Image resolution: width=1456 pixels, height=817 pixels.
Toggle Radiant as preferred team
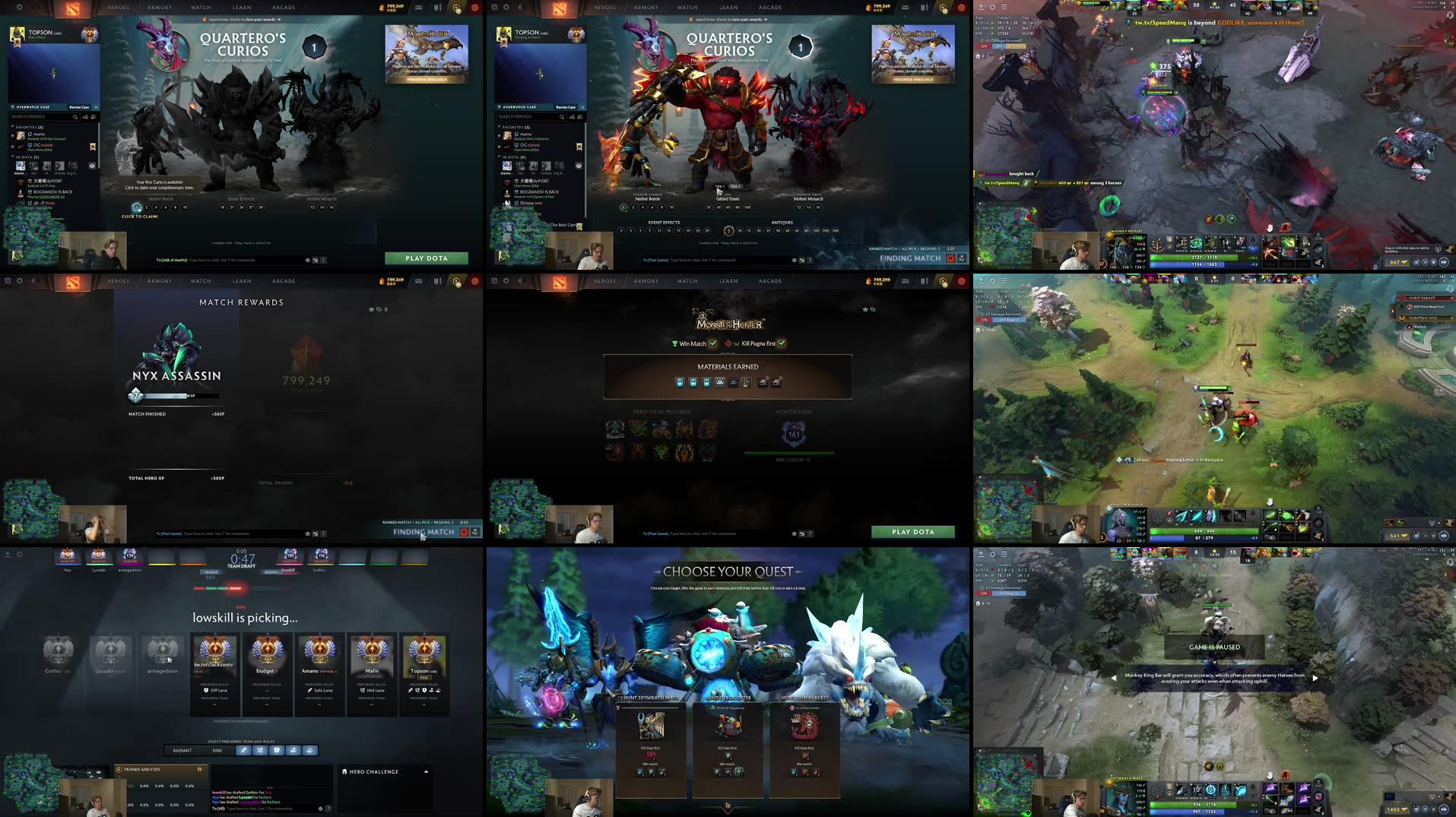point(180,750)
